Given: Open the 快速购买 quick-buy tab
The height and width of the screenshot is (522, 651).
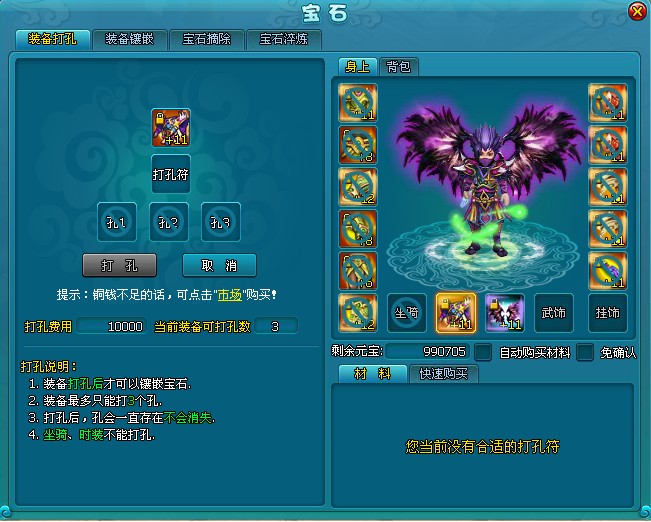Looking at the screenshot, I should coord(444,374).
